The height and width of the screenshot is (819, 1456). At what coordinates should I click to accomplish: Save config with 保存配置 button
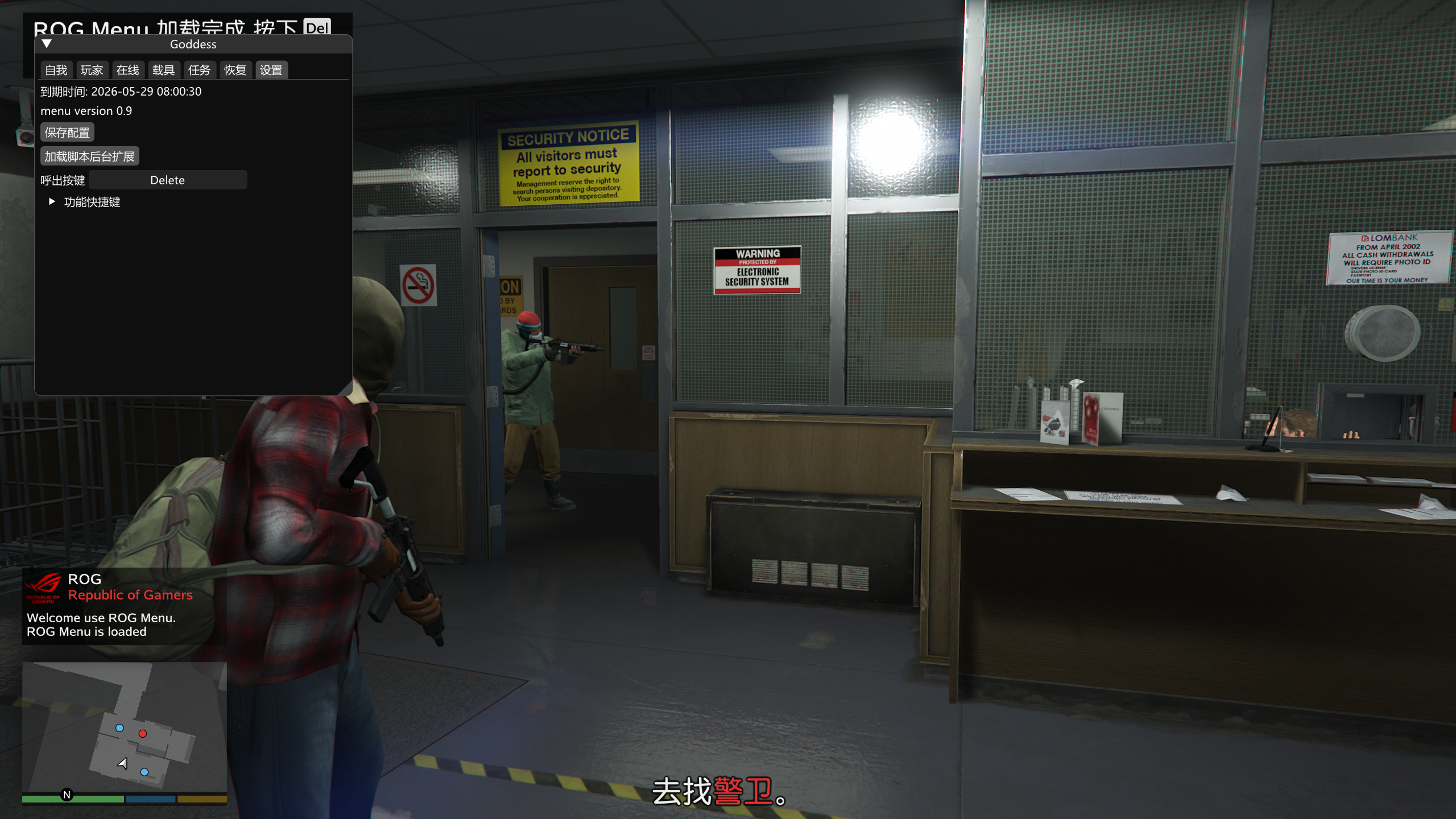(67, 133)
